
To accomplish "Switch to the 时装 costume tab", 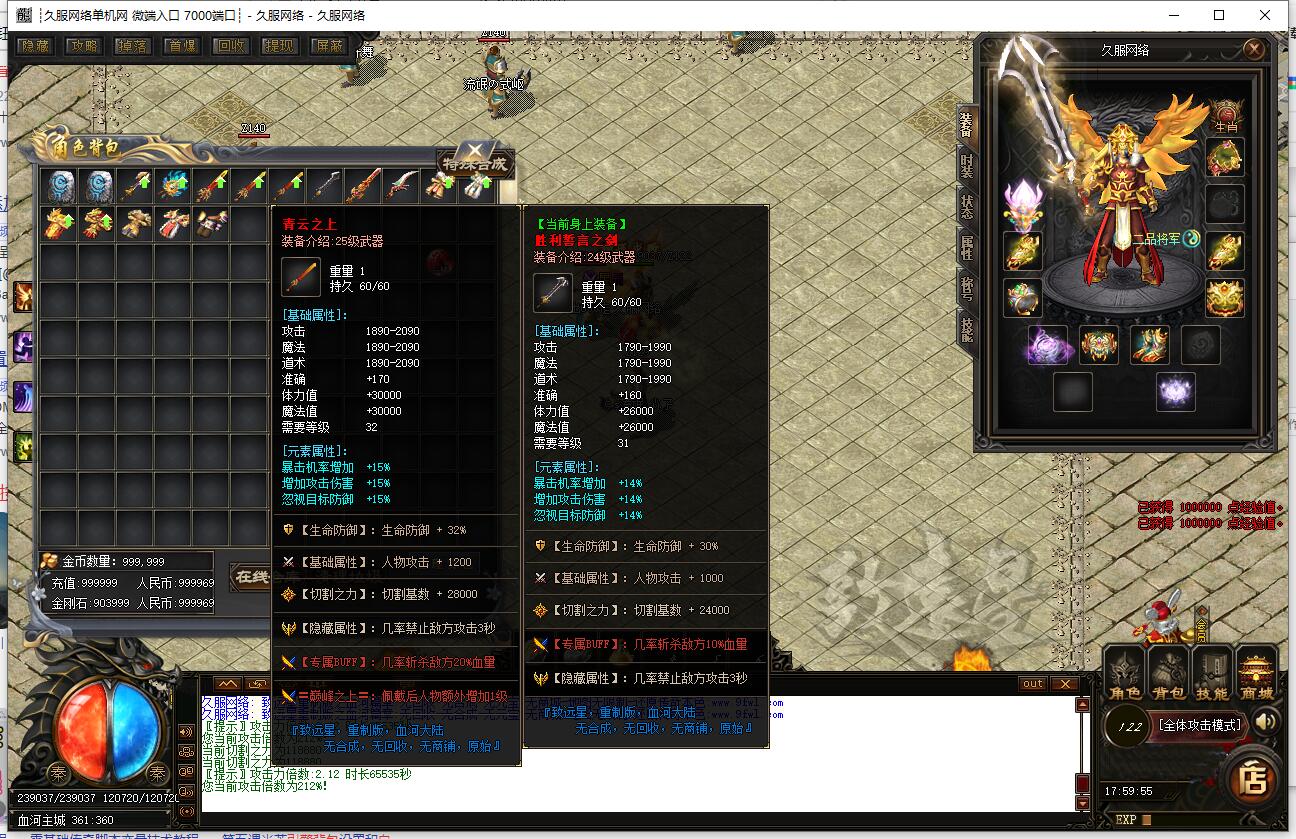I will click(966, 165).
